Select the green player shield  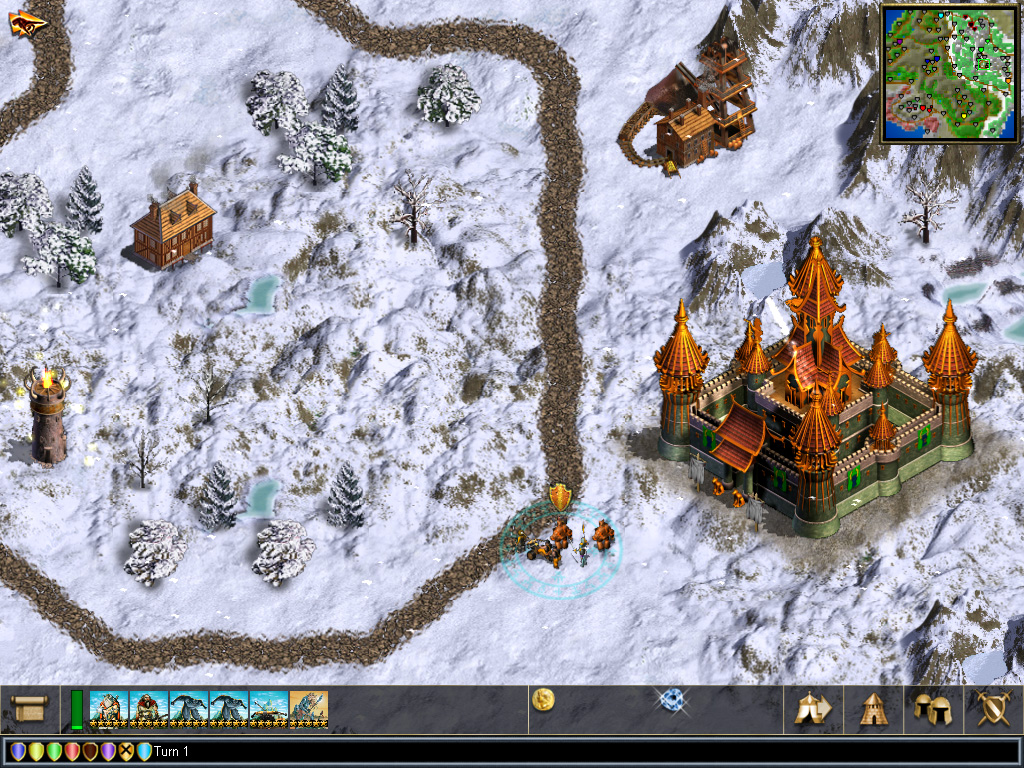(54, 752)
